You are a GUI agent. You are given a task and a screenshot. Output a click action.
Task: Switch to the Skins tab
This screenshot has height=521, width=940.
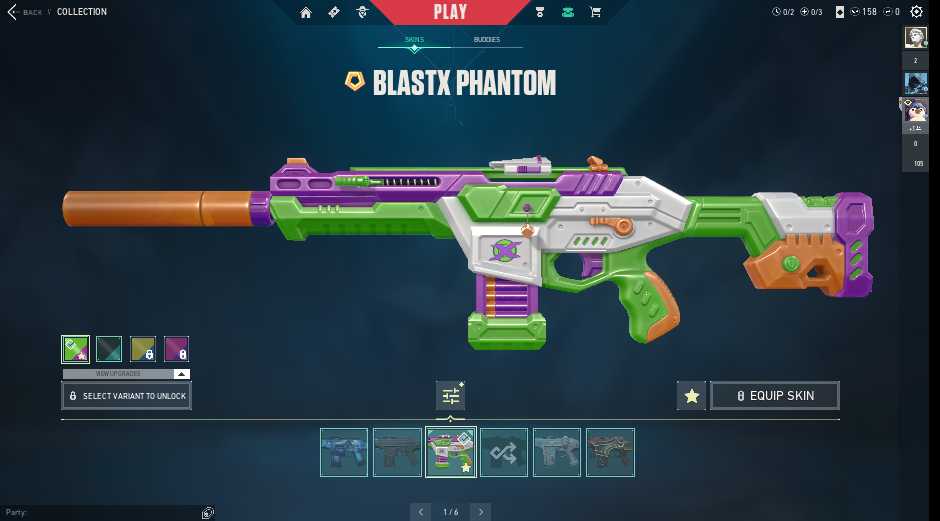tap(414, 40)
